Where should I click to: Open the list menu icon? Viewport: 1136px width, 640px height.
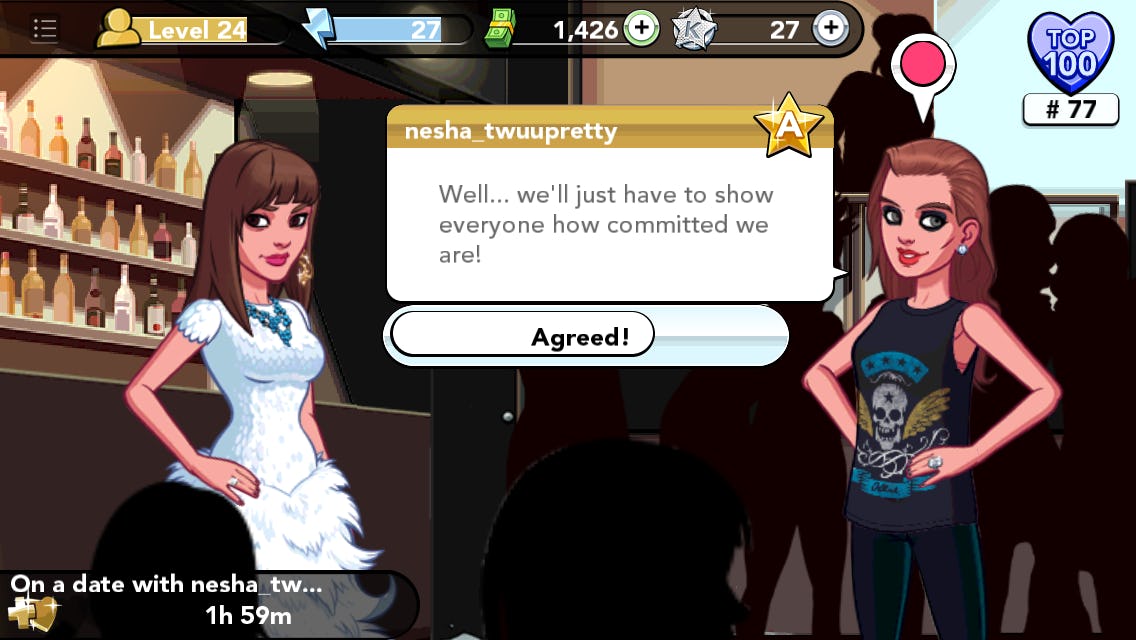coord(44,29)
